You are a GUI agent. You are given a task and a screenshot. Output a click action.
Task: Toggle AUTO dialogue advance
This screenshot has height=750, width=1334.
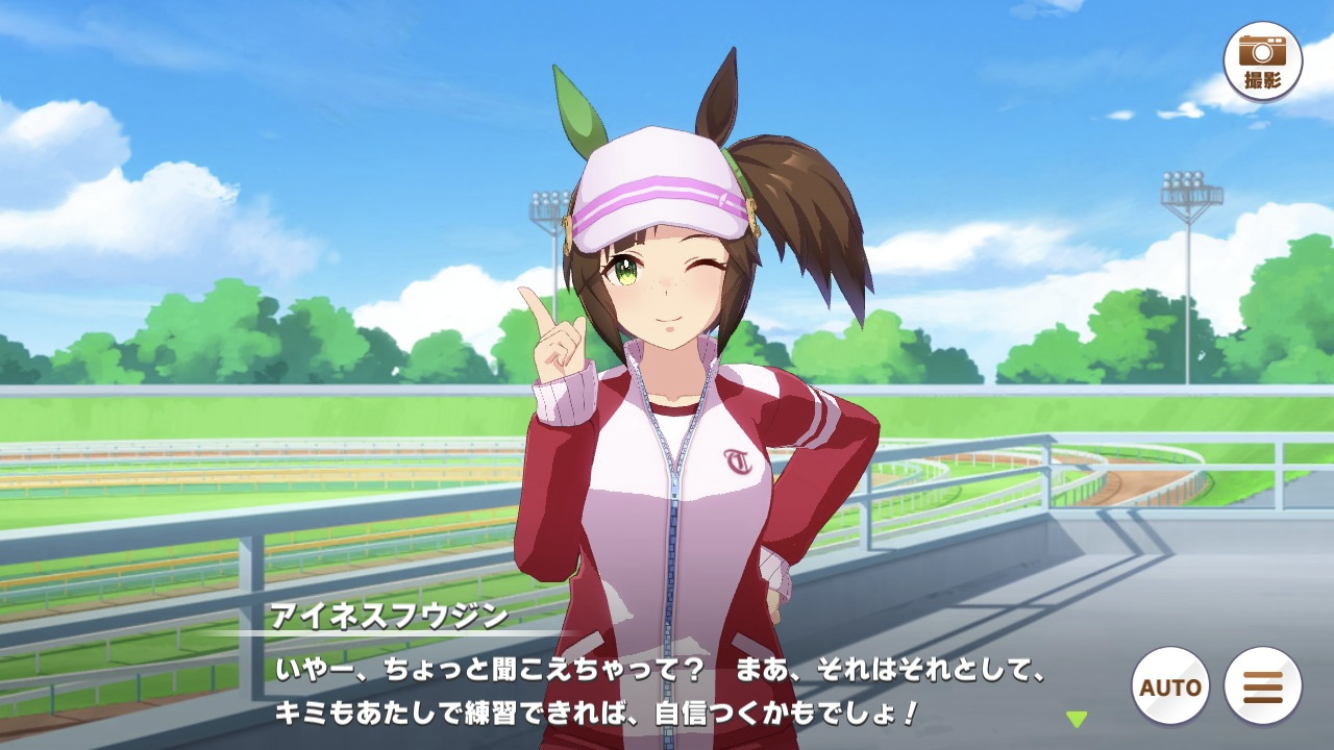(1170, 687)
